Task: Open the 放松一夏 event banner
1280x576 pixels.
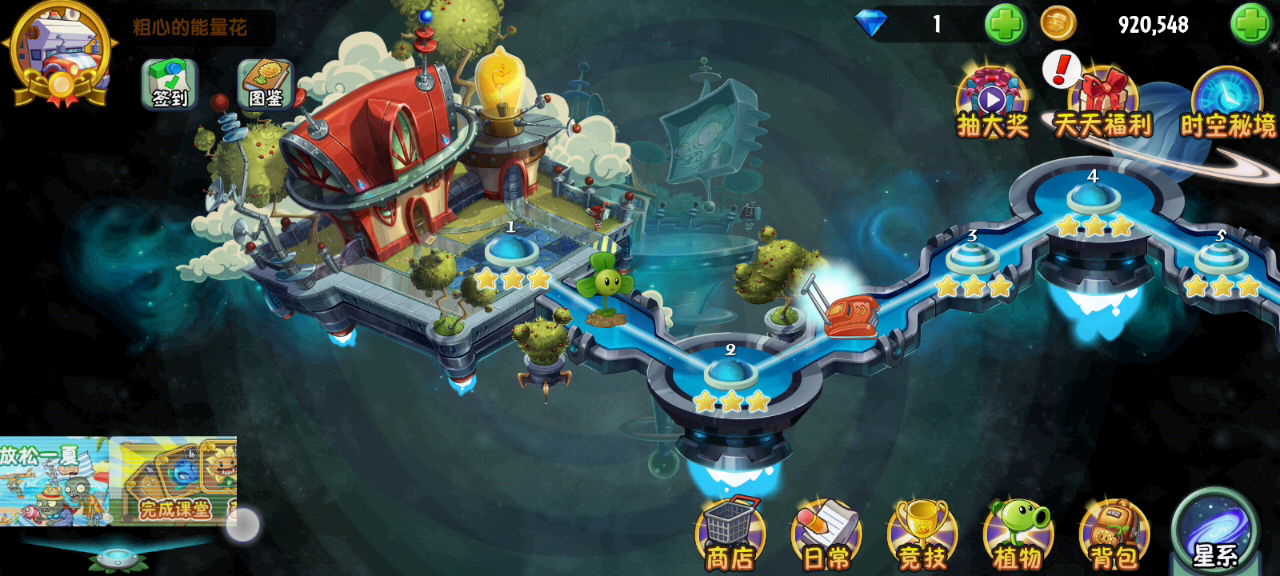Action: [54, 481]
